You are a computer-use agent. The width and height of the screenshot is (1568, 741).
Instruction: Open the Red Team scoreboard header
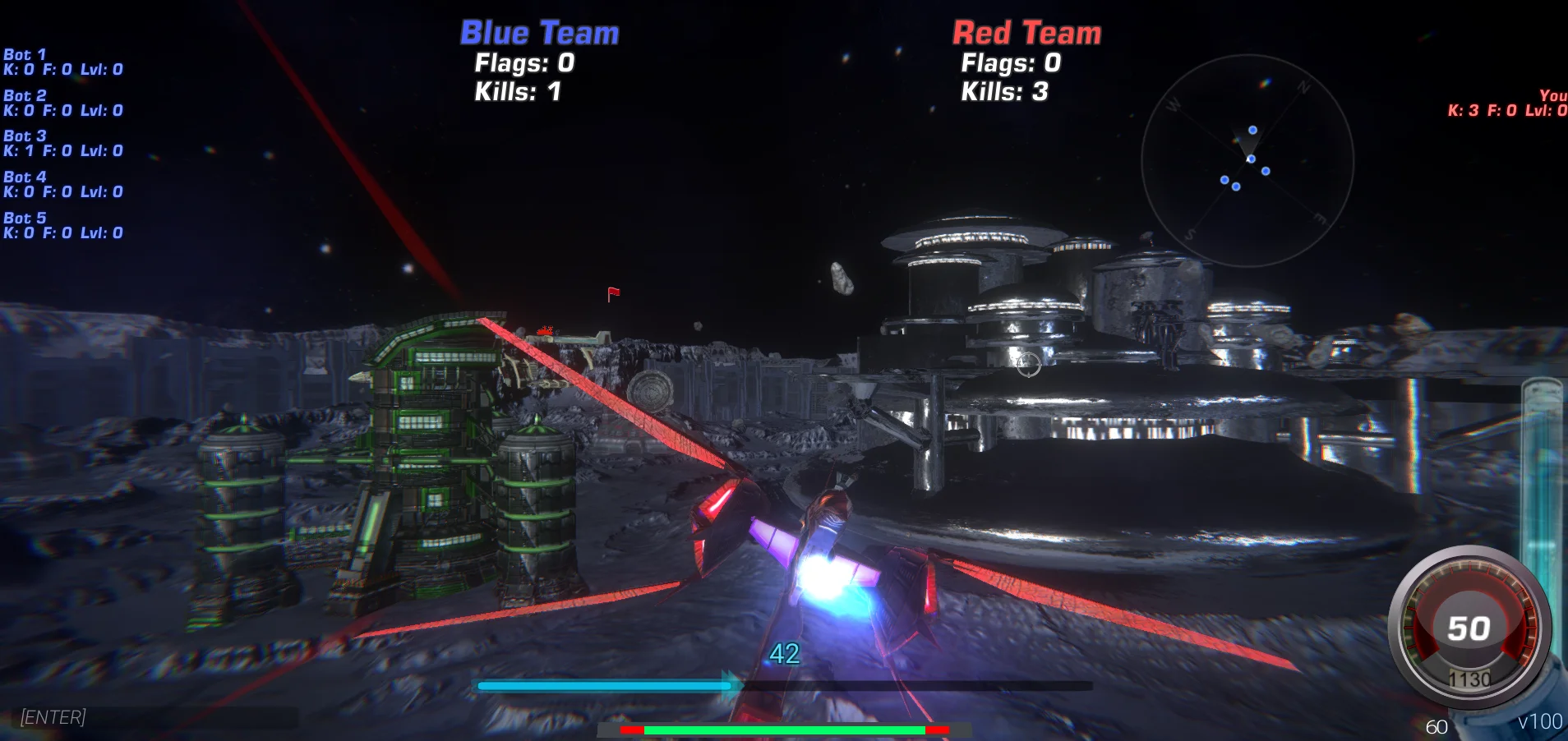point(1026,34)
